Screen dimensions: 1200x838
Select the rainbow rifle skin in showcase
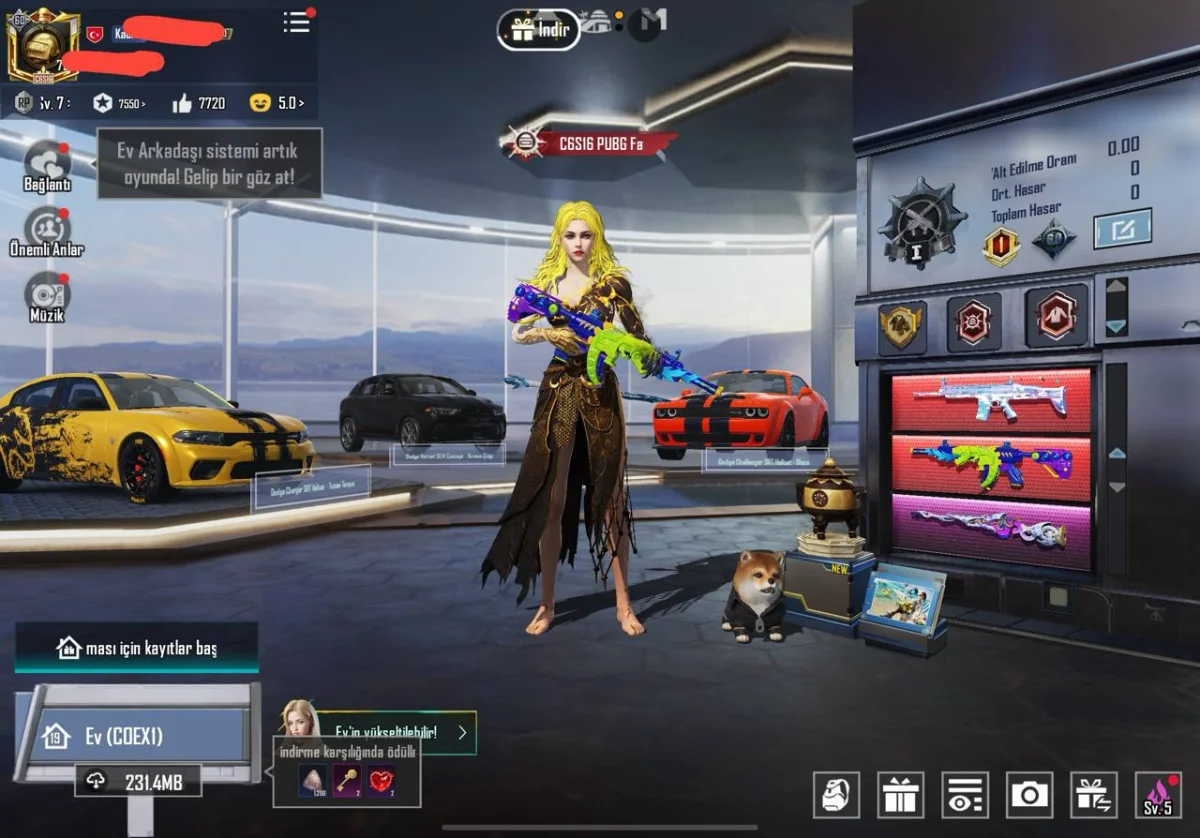pos(991,465)
